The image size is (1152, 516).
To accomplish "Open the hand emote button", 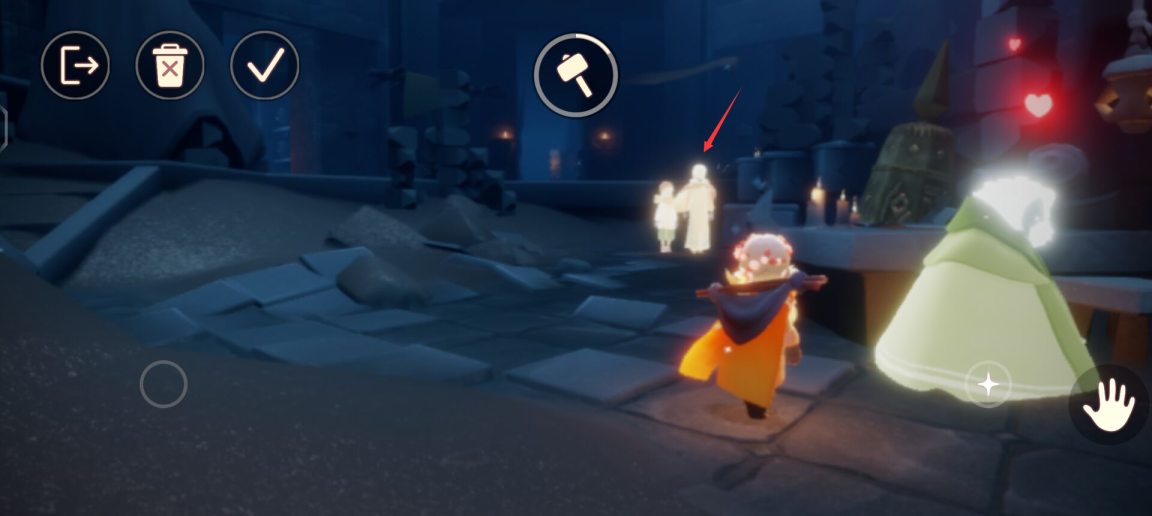I will (x=1108, y=404).
